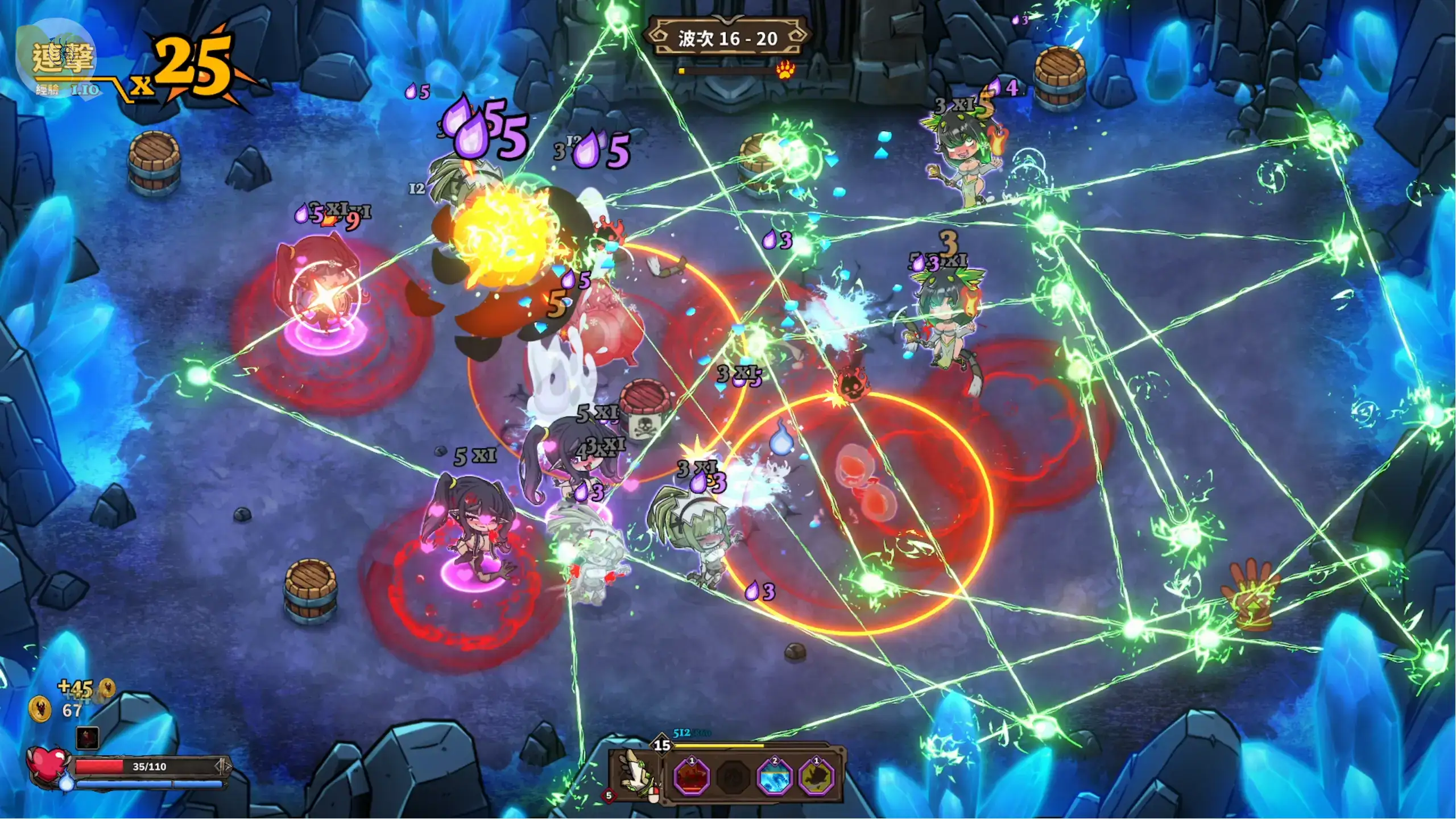Activate the red fire skill icon
The width and height of the screenshot is (1456, 819).
(692, 777)
